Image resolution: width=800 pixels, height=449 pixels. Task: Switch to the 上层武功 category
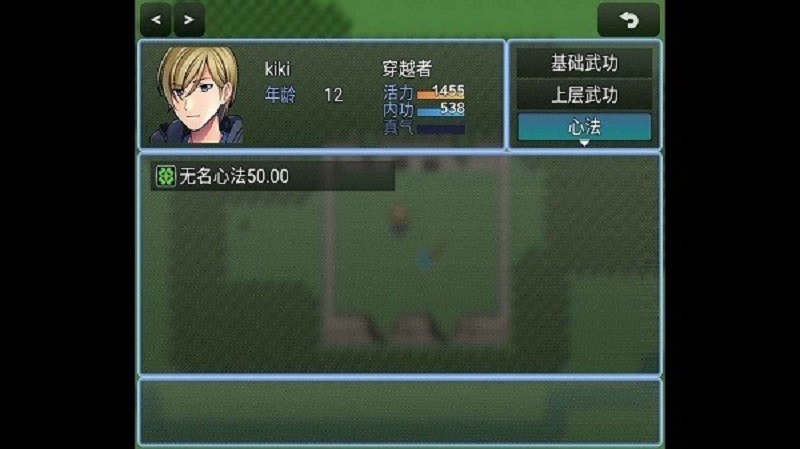(585, 95)
